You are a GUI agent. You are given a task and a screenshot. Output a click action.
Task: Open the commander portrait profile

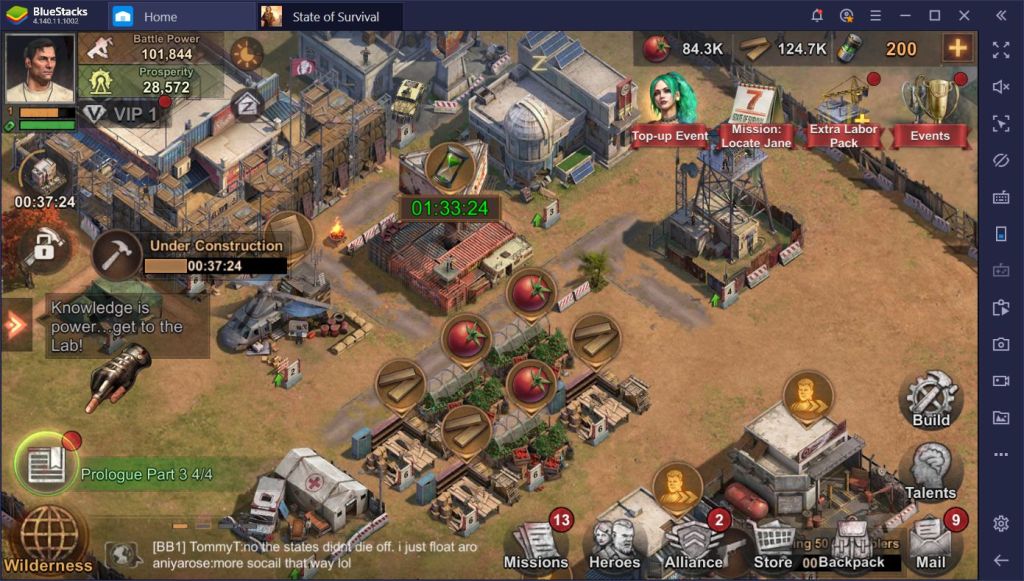click(40, 68)
